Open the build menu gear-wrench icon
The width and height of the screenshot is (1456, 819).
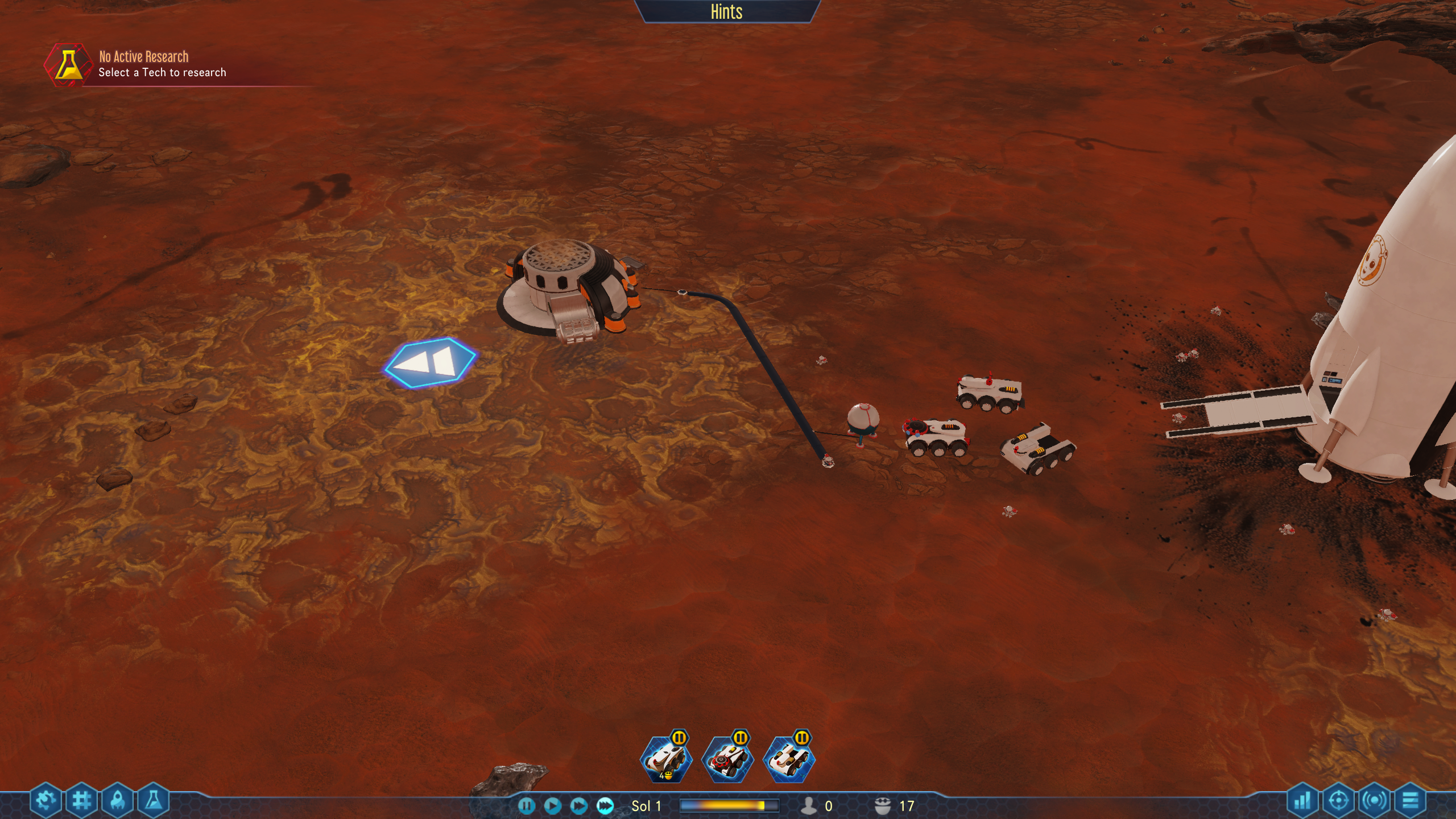click(45, 801)
